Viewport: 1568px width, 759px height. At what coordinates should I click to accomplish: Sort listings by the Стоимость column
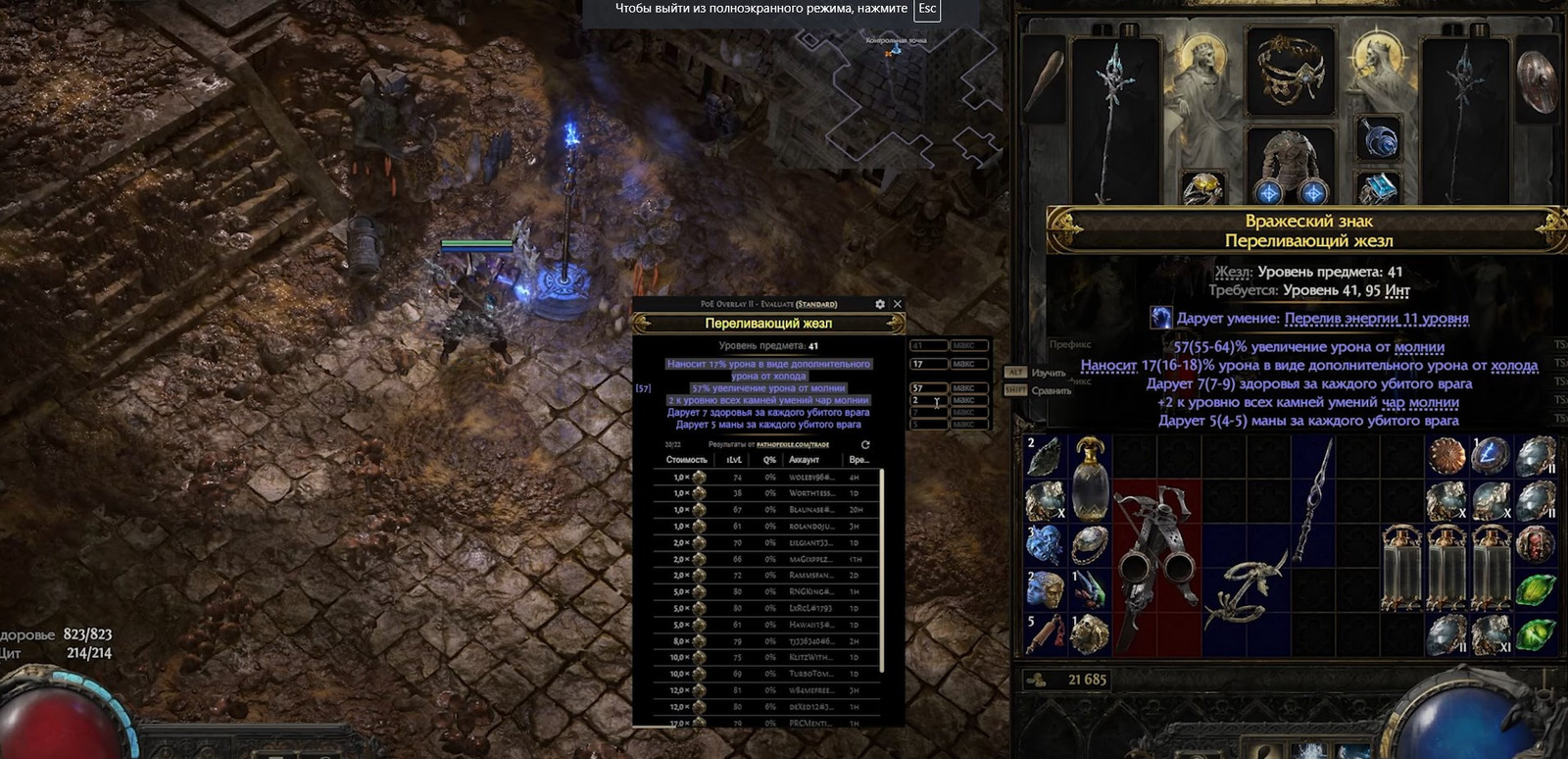(686, 460)
